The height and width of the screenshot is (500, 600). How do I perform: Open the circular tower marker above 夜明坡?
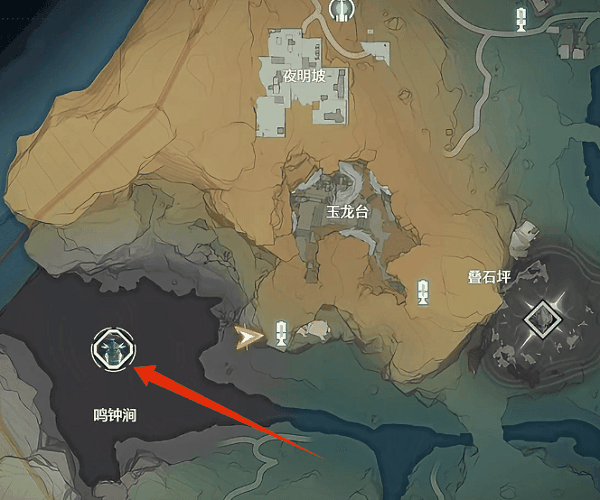tap(340, 9)
